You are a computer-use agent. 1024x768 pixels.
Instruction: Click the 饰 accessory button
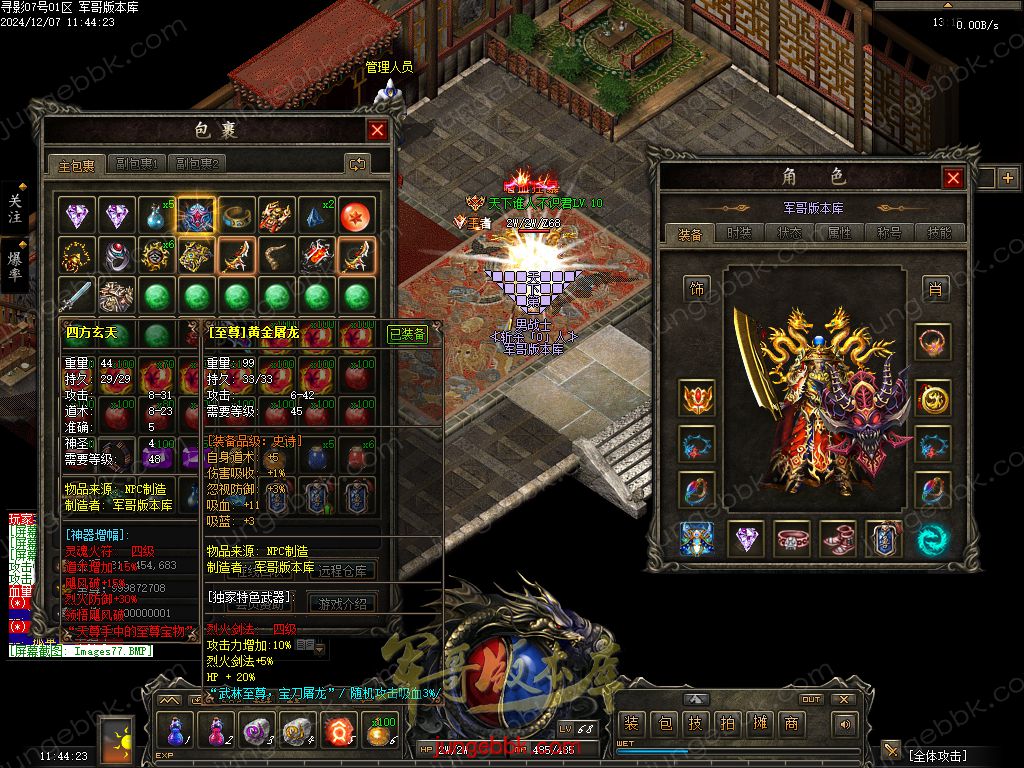(697, 289)
